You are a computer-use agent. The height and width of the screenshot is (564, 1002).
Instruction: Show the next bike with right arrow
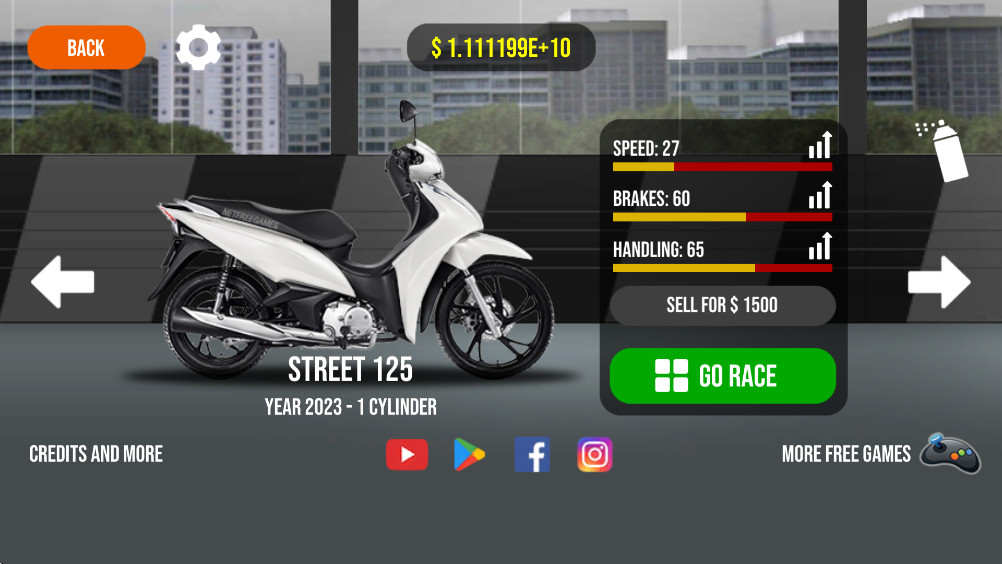939,282
